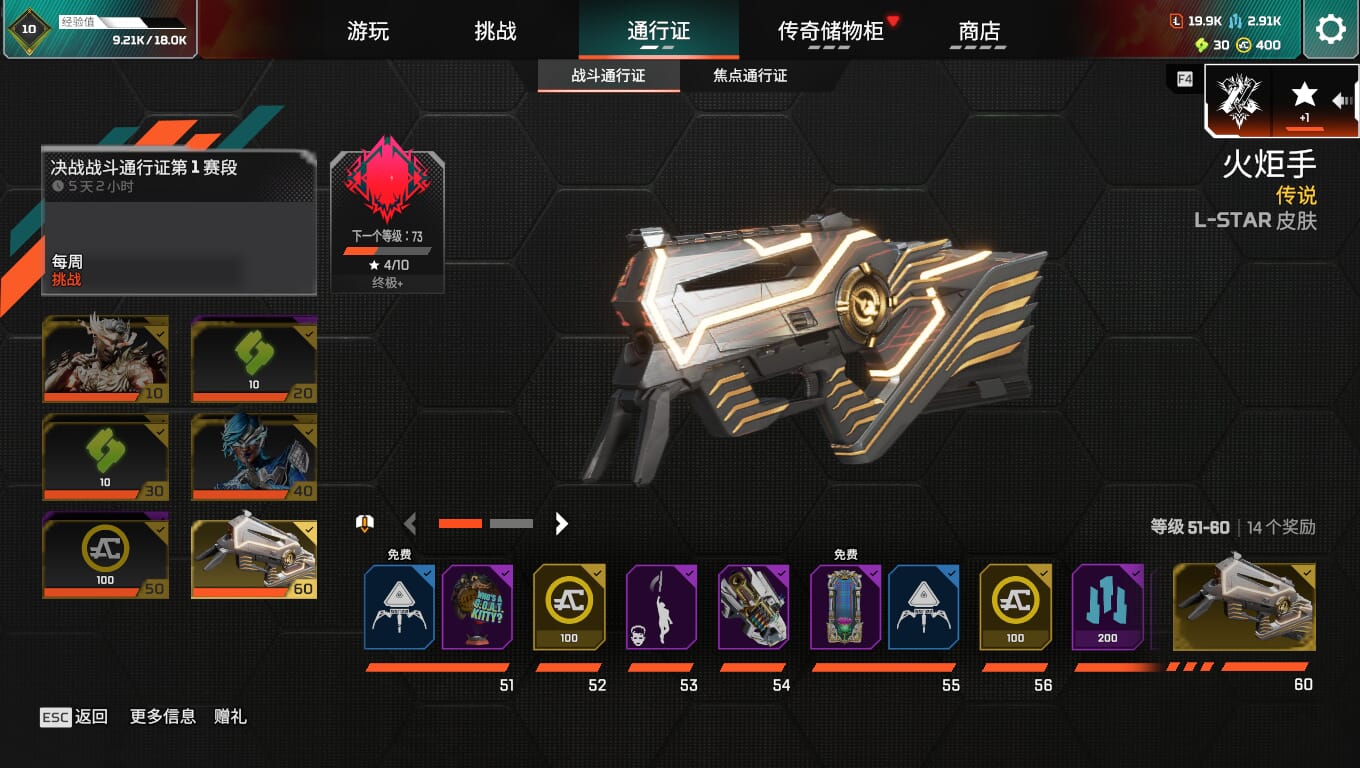The image size is (1360, 768).
Task: Select the level 40 blue-haired legend thumbnail
Action: (x=254, y=457)
